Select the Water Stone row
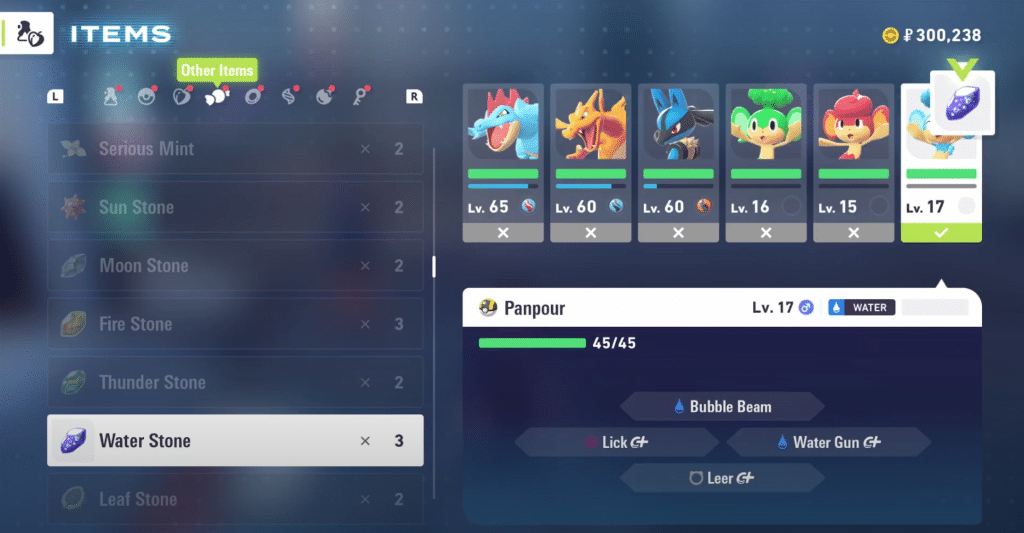Viewport: 1024px width, 533px height. [x=235, y=441]
